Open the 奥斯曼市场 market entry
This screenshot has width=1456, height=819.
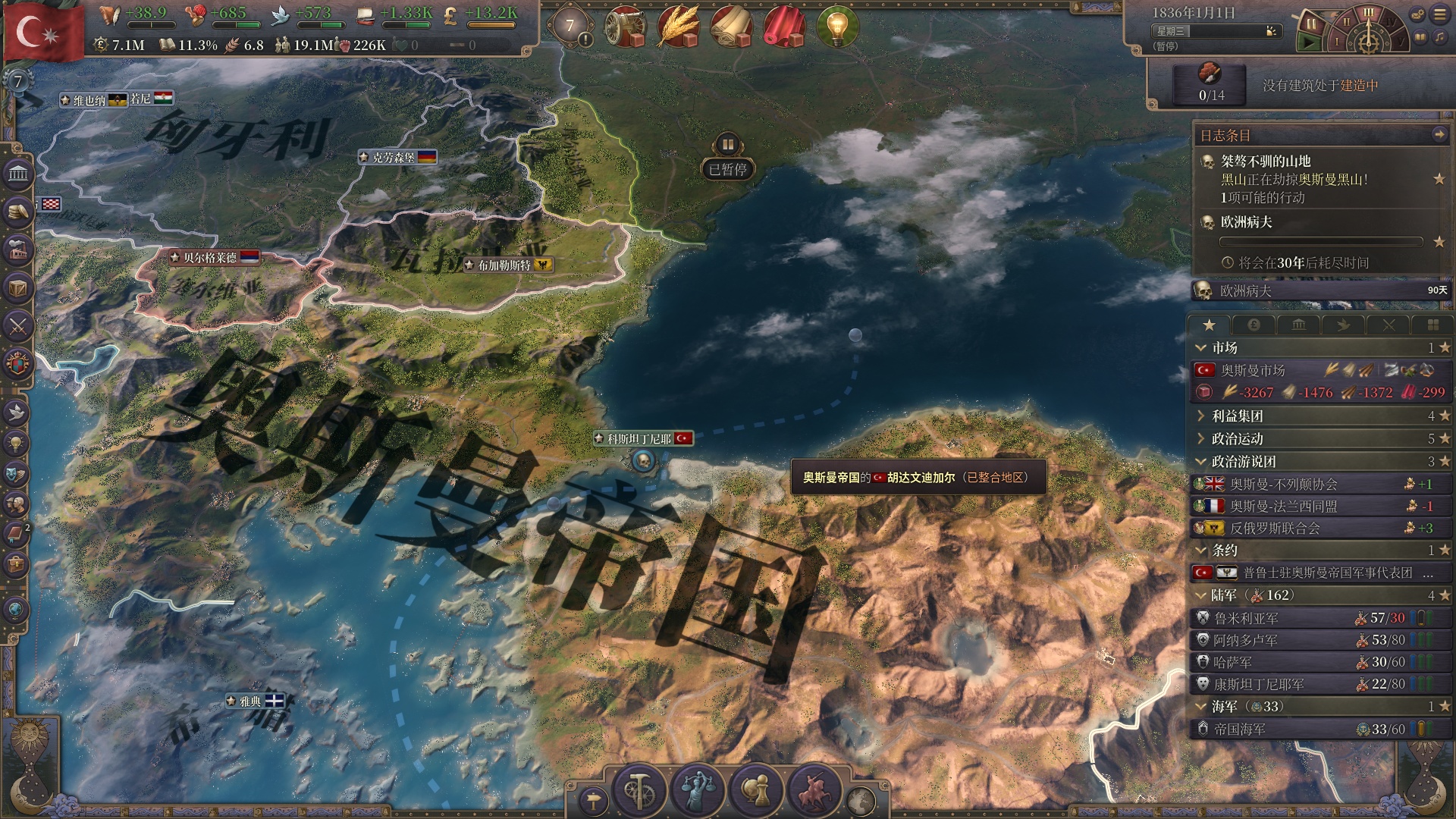pyautogui.click(x=1254, y=370)
